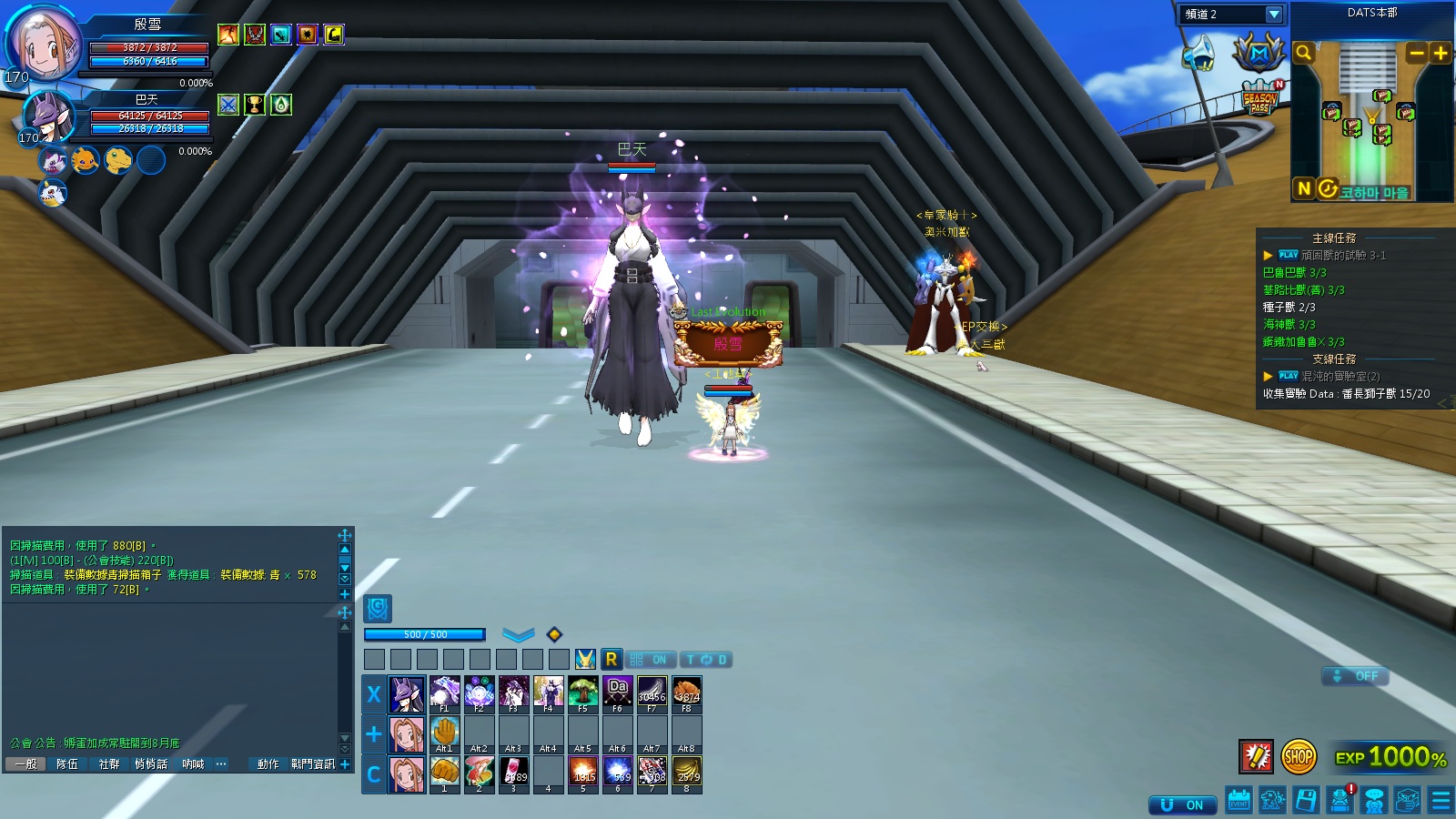Screen dimensions: 1456x819
Task: Switch to the 戰鬥資訊 log tab
Action: click(x=312, y=764)
